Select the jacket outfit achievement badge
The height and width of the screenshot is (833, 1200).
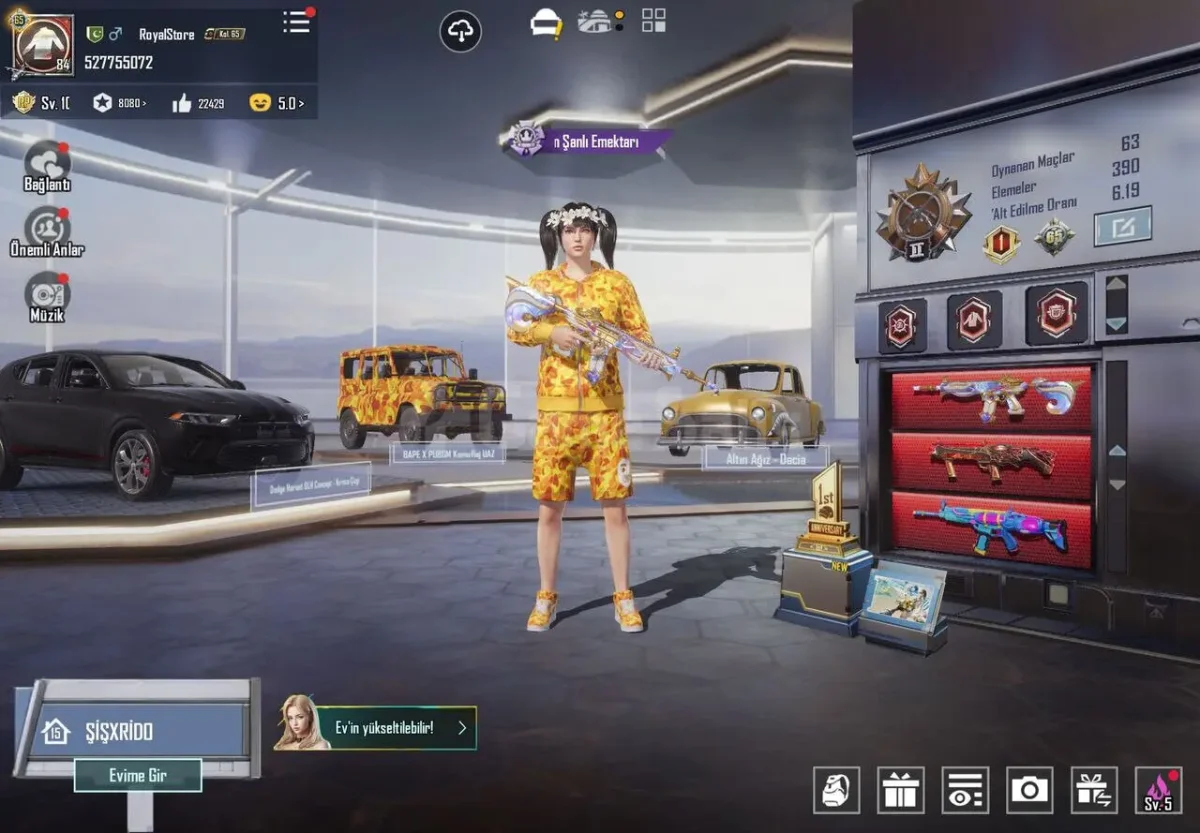974,320
